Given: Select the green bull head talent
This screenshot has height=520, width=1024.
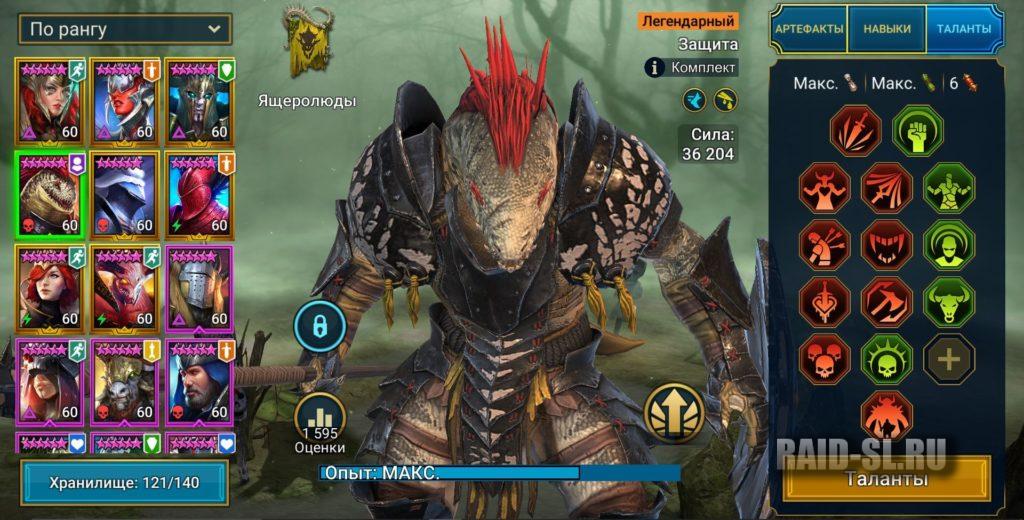Looking at the screenshot, I should click(x=948, y=302).
